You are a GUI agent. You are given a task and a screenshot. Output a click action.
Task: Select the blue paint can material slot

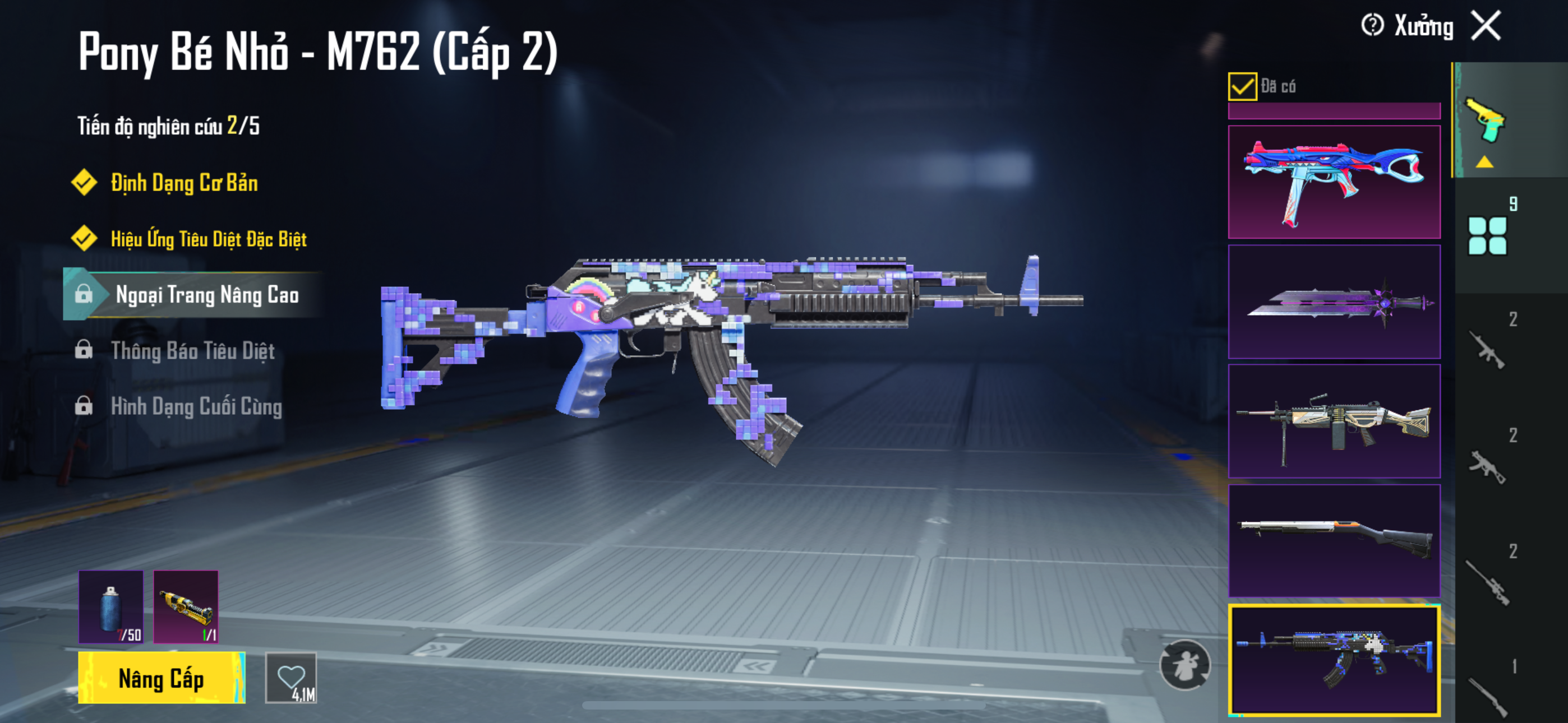point(111,606)
